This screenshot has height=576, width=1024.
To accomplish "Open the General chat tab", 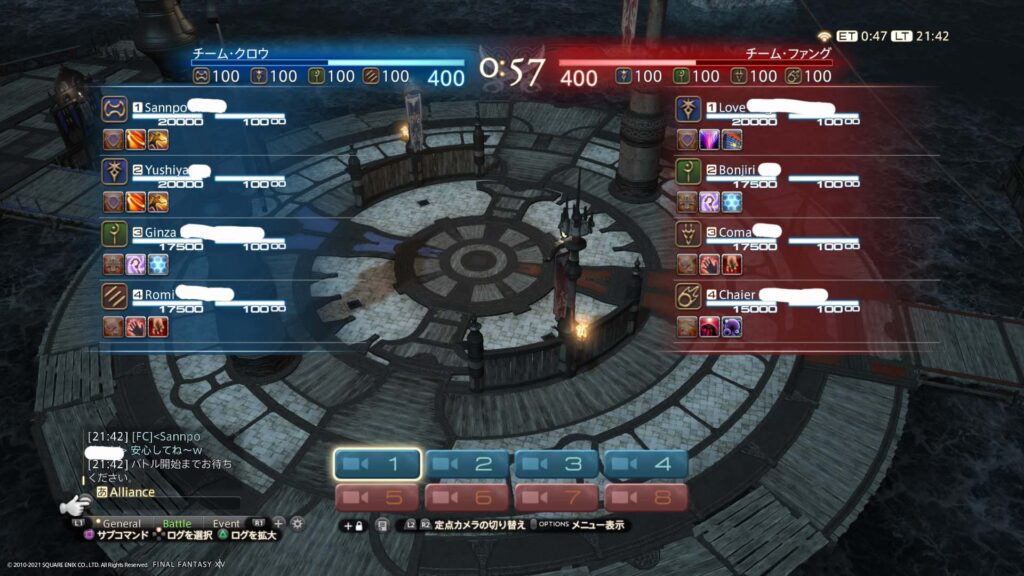I will pos(121,523).
